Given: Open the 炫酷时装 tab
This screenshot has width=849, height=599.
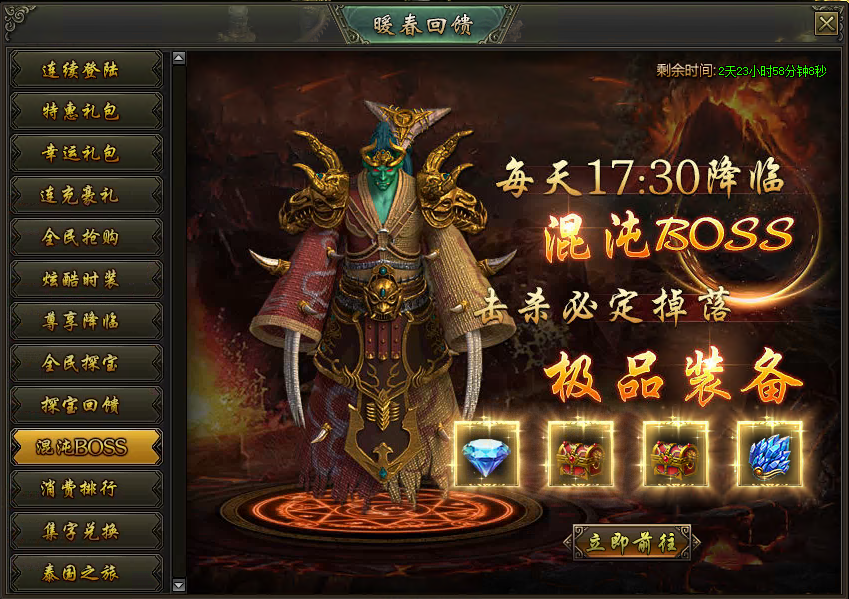Looking at the screenshot, I should click(x=86, y=279).
